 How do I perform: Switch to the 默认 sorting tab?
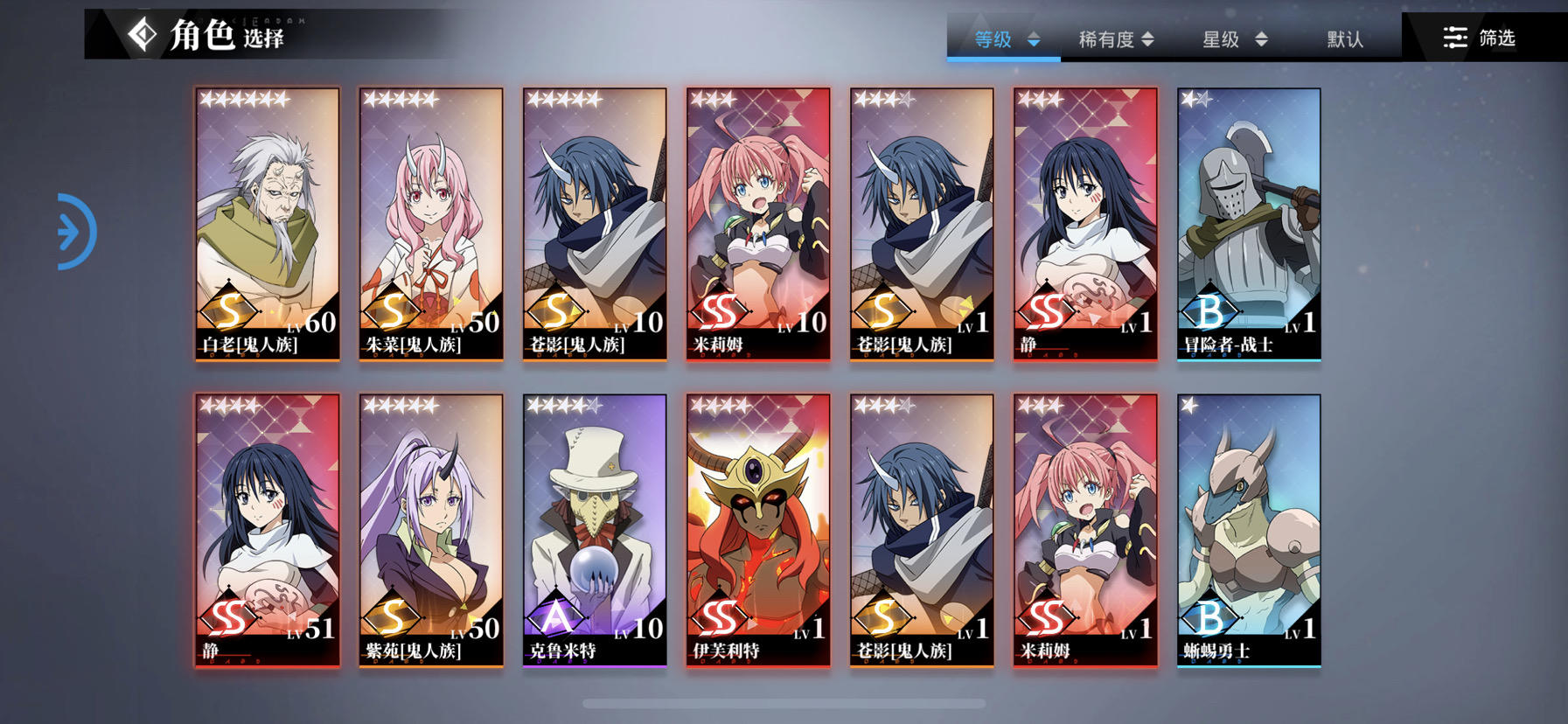click(1343, 38)
